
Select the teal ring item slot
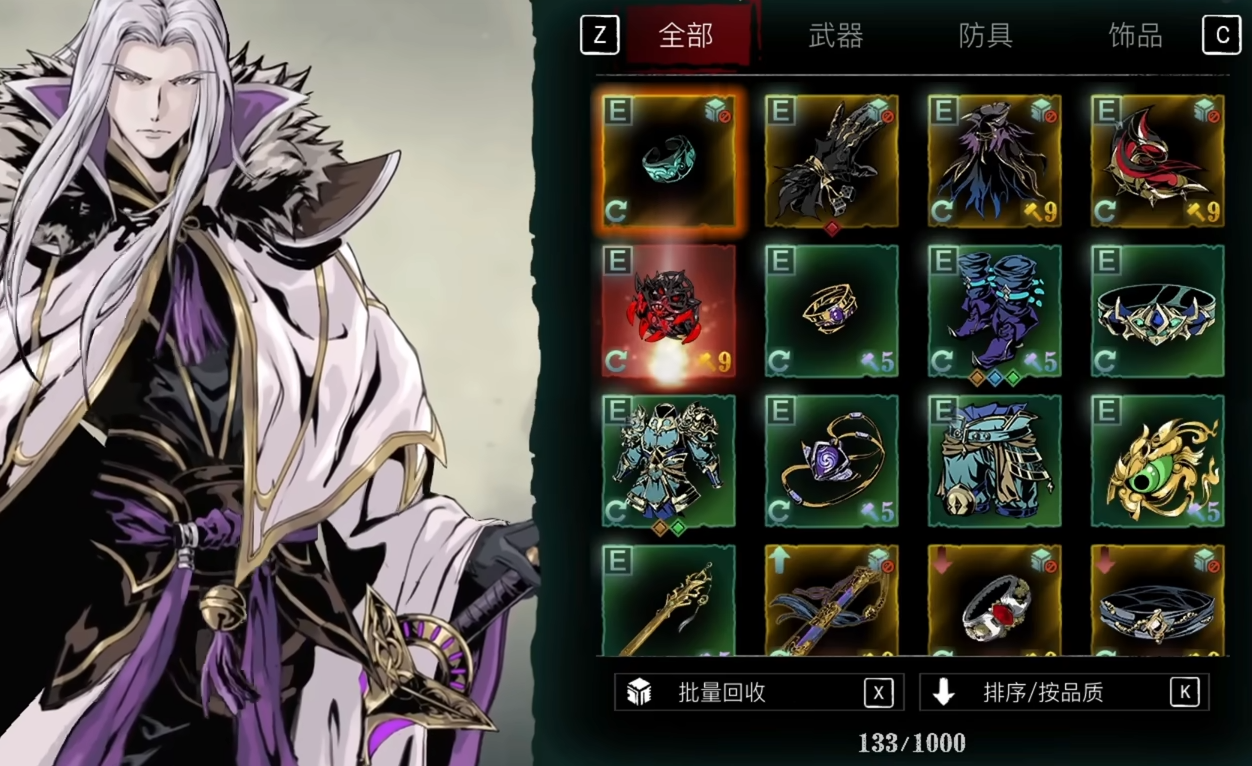tap(668, 161)
